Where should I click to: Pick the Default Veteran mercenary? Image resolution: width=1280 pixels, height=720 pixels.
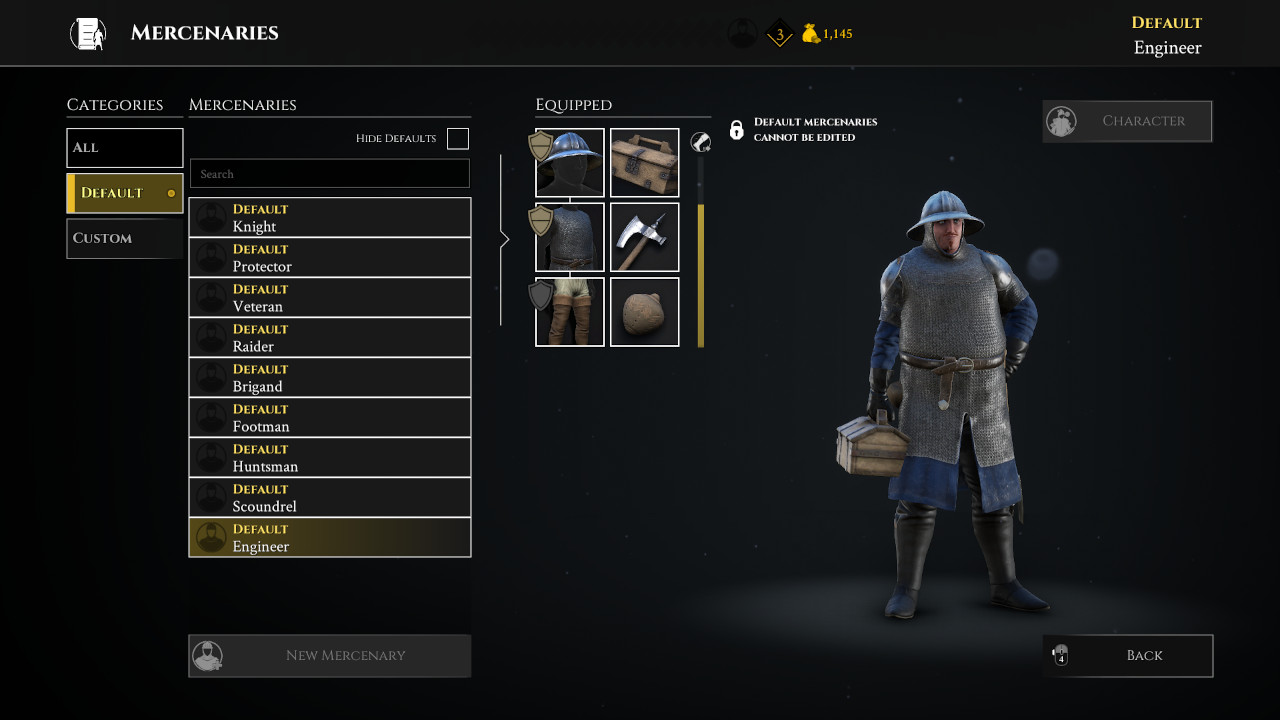tap(330, 297)
